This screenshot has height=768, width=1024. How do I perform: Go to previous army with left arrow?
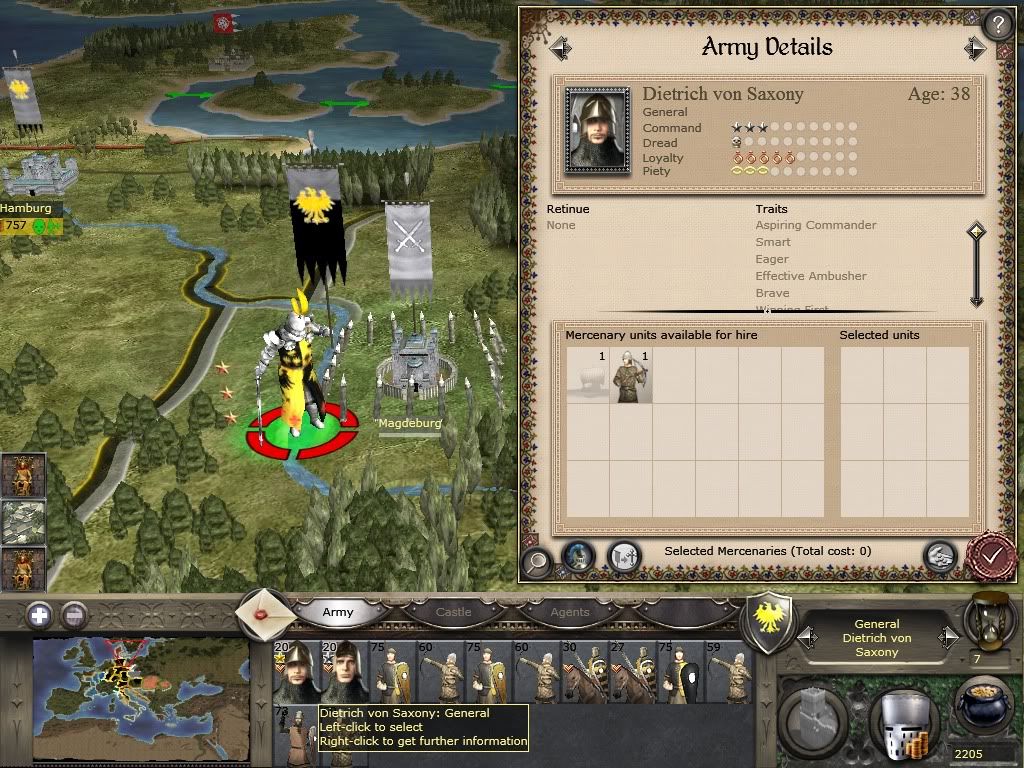point(559,48)
